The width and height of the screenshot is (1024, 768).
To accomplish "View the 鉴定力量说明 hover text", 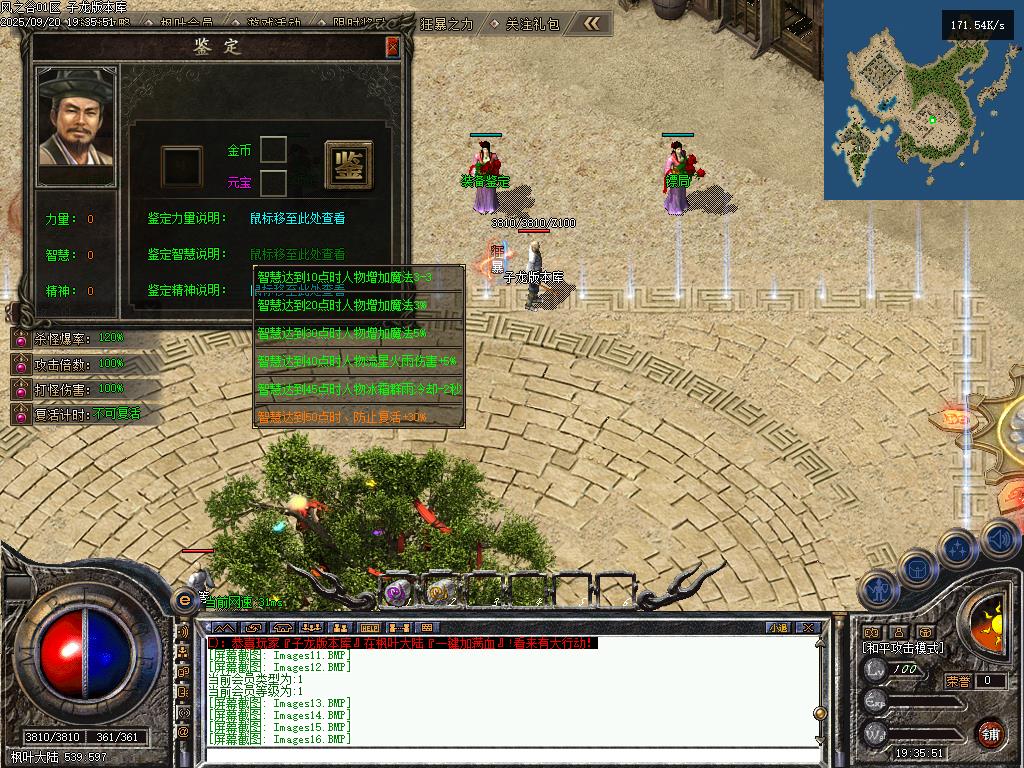I will (297, 218).
